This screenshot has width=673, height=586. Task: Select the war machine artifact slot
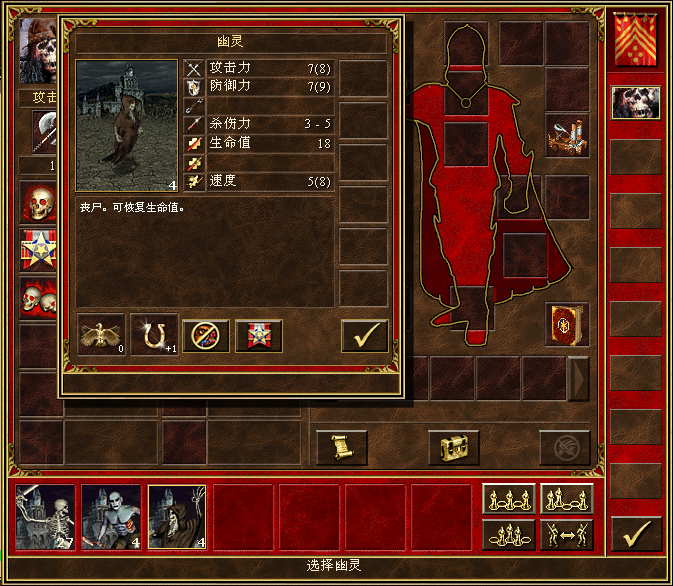567,136
